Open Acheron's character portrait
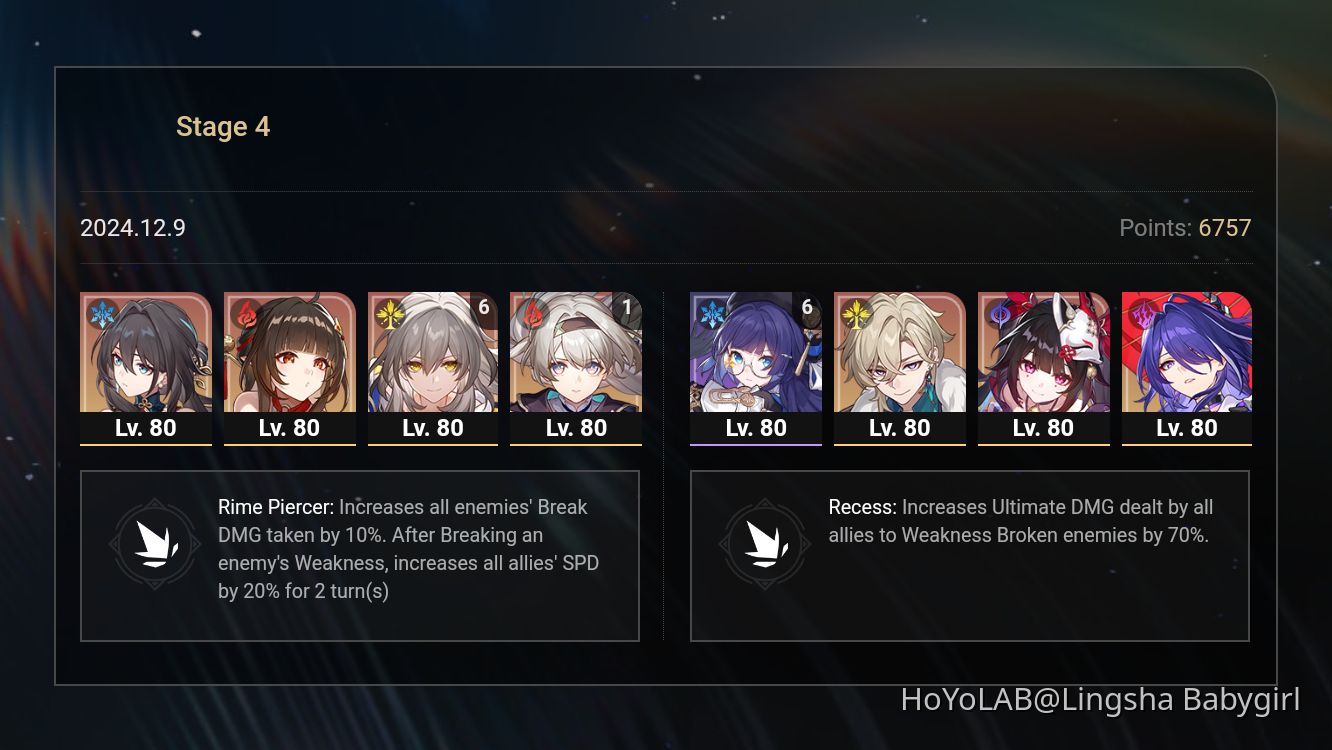This screenshot has width=1332, height=750. (1186, 360)
